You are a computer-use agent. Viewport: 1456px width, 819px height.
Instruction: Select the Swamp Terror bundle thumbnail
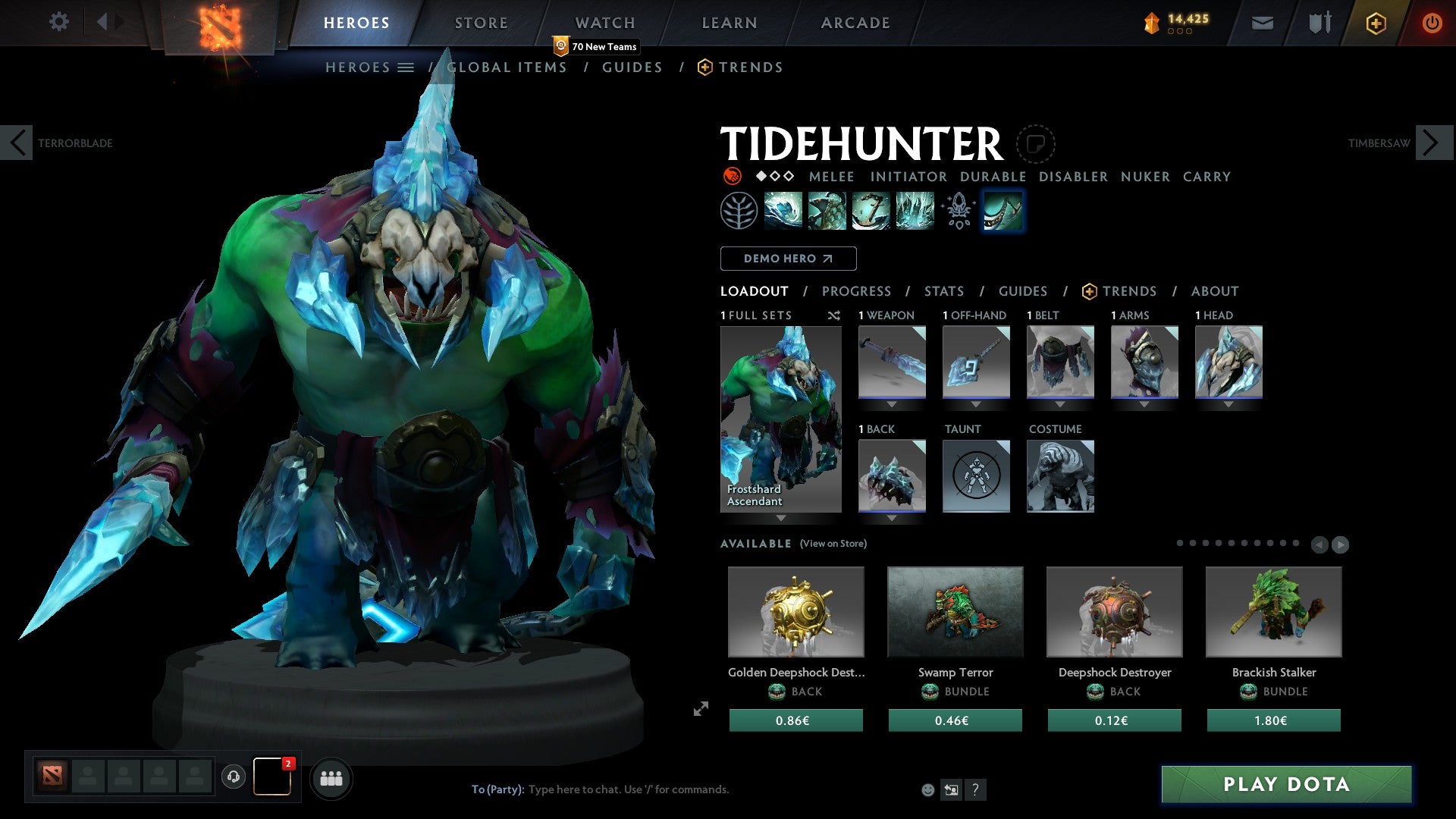click(955, 611)
